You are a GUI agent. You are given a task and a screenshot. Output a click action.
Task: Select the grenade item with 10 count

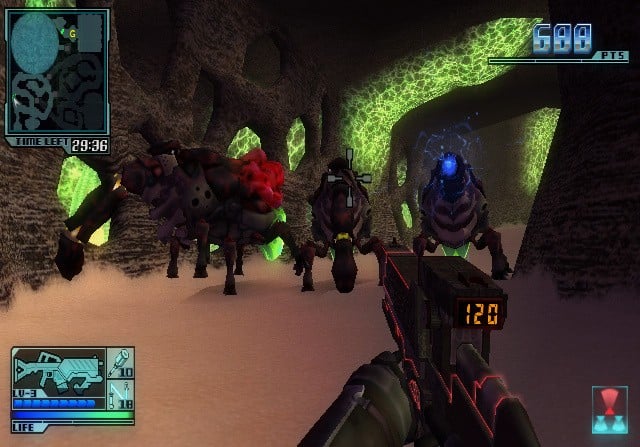[x=122, y=362]
